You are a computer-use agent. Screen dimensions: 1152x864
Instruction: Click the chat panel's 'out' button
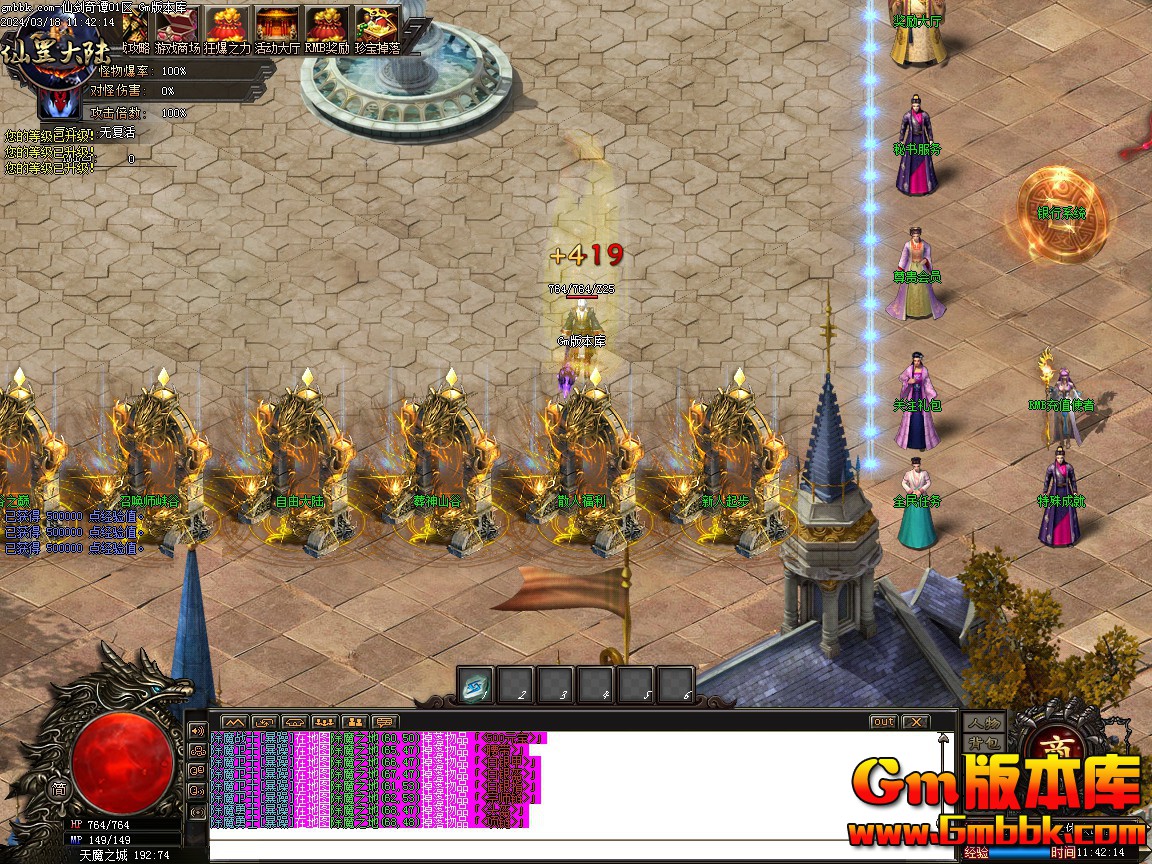click(883, 722)
